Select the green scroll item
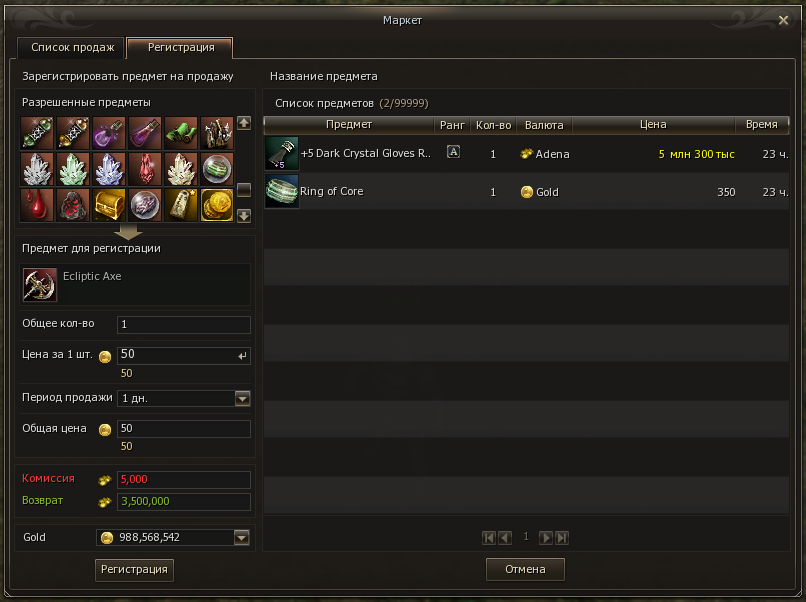 pos(181,132)
